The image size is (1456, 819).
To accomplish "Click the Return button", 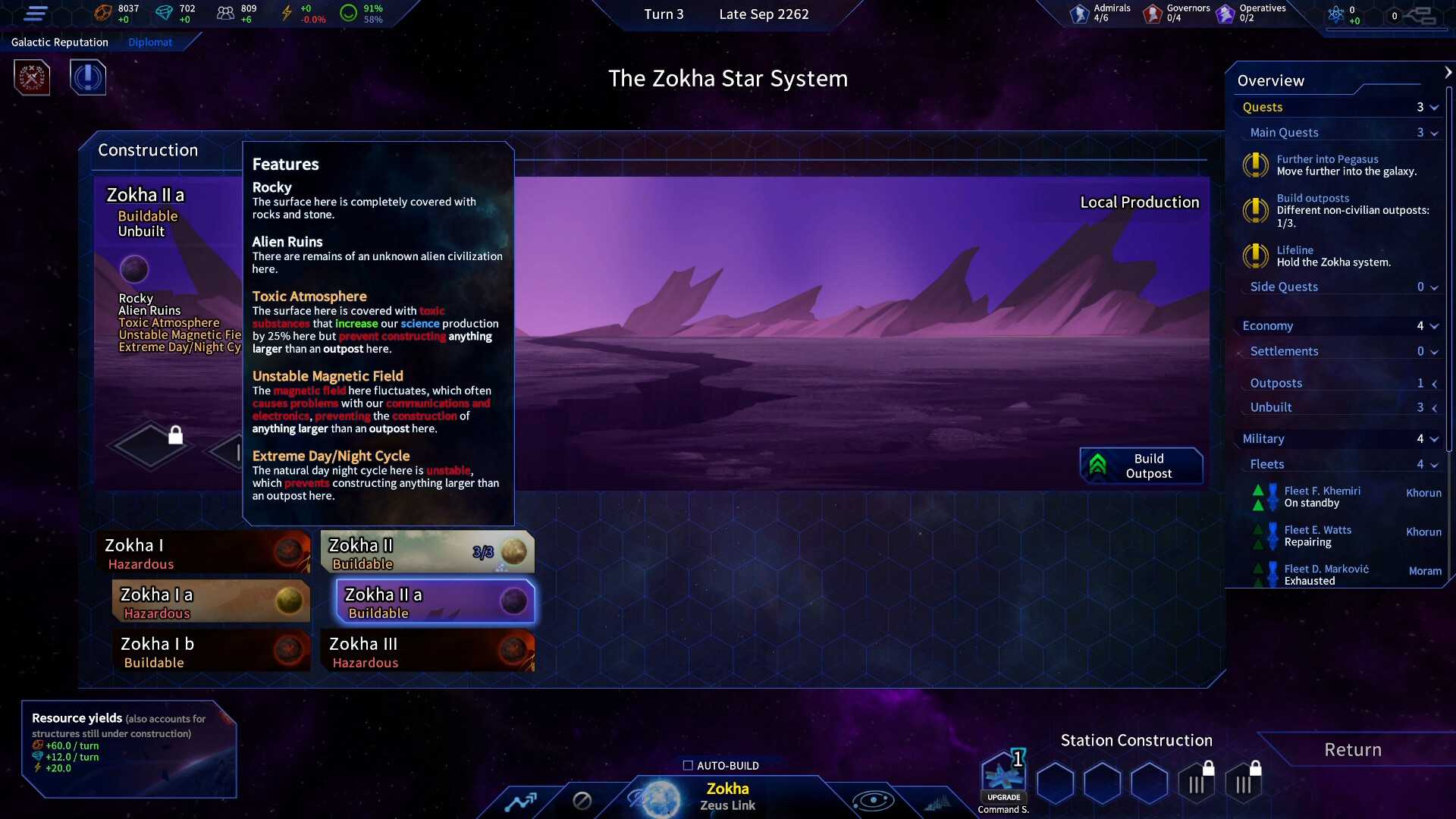I will [x=1352, y=749].
